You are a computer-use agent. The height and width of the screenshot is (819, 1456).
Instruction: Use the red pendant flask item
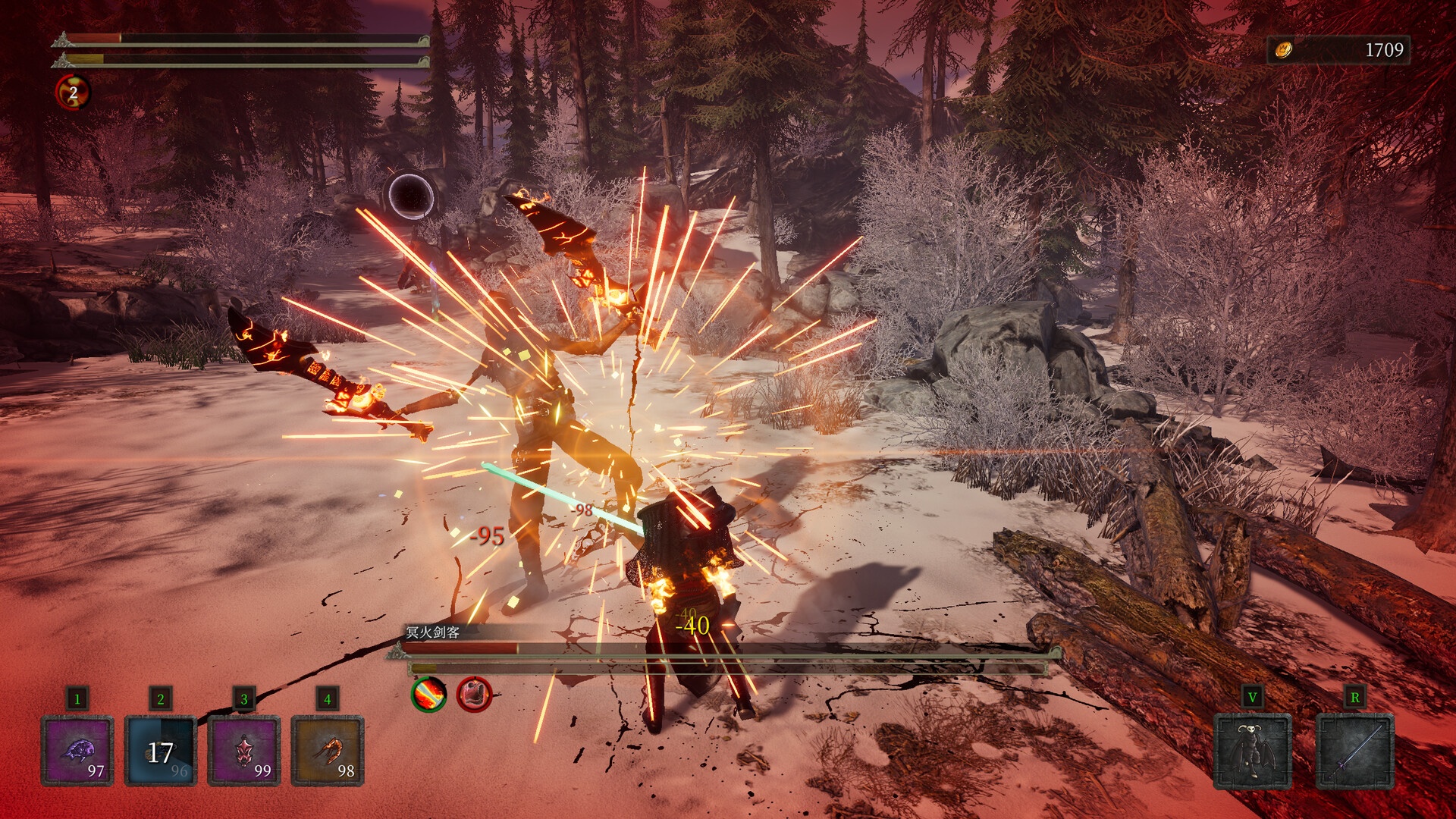[244, 751]
